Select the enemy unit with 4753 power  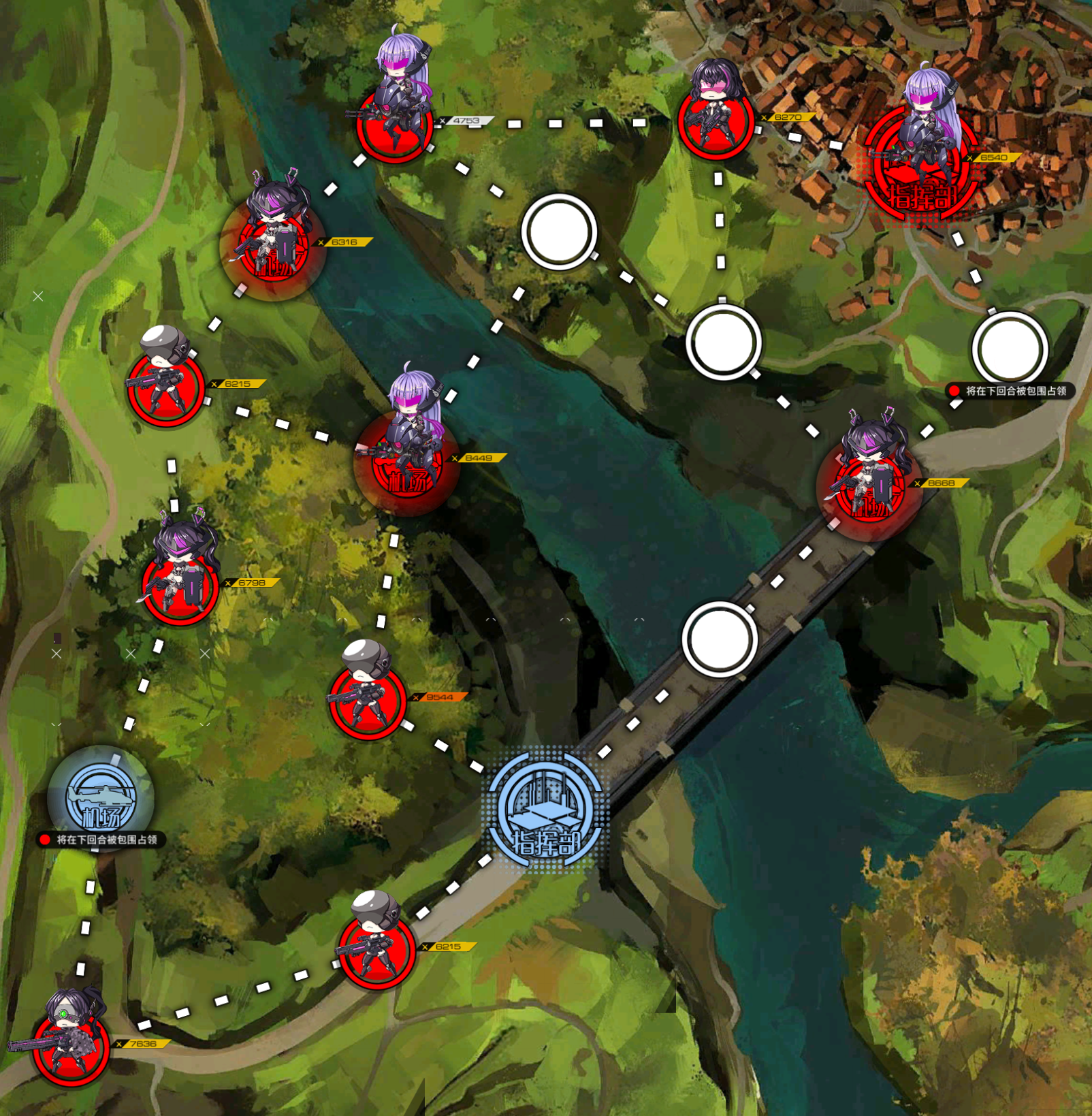pos(395,123)
